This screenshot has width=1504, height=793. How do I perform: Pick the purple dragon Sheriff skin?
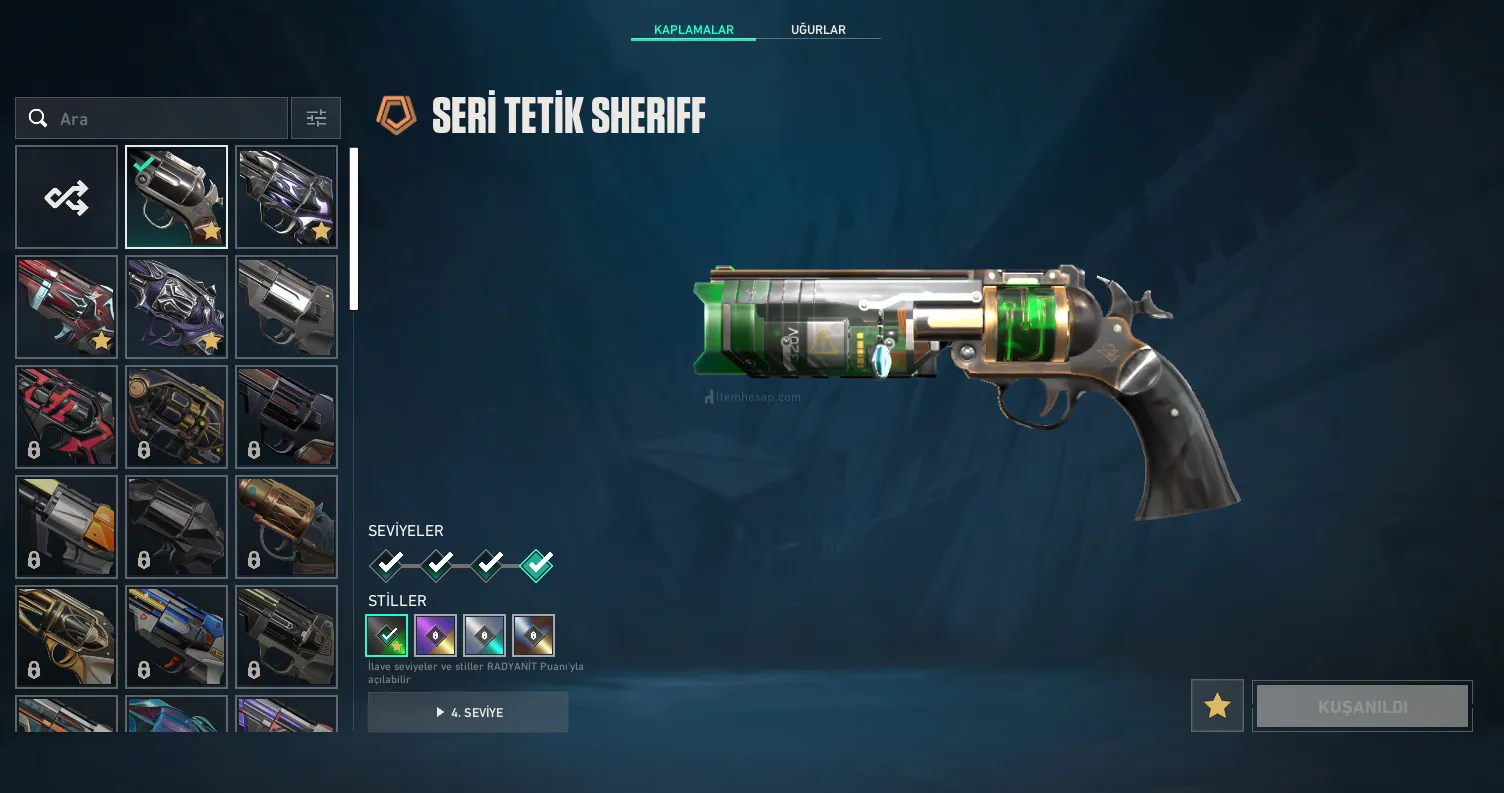click(x=177, y=307)
